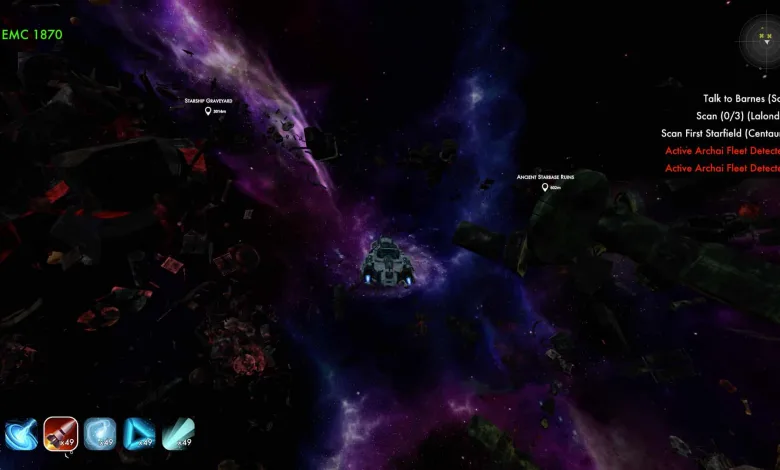This screenshot has height=470, width=780.
Task: Use the swirling galaxy ability
Action: pyautogui.click(x=100, y=434)
